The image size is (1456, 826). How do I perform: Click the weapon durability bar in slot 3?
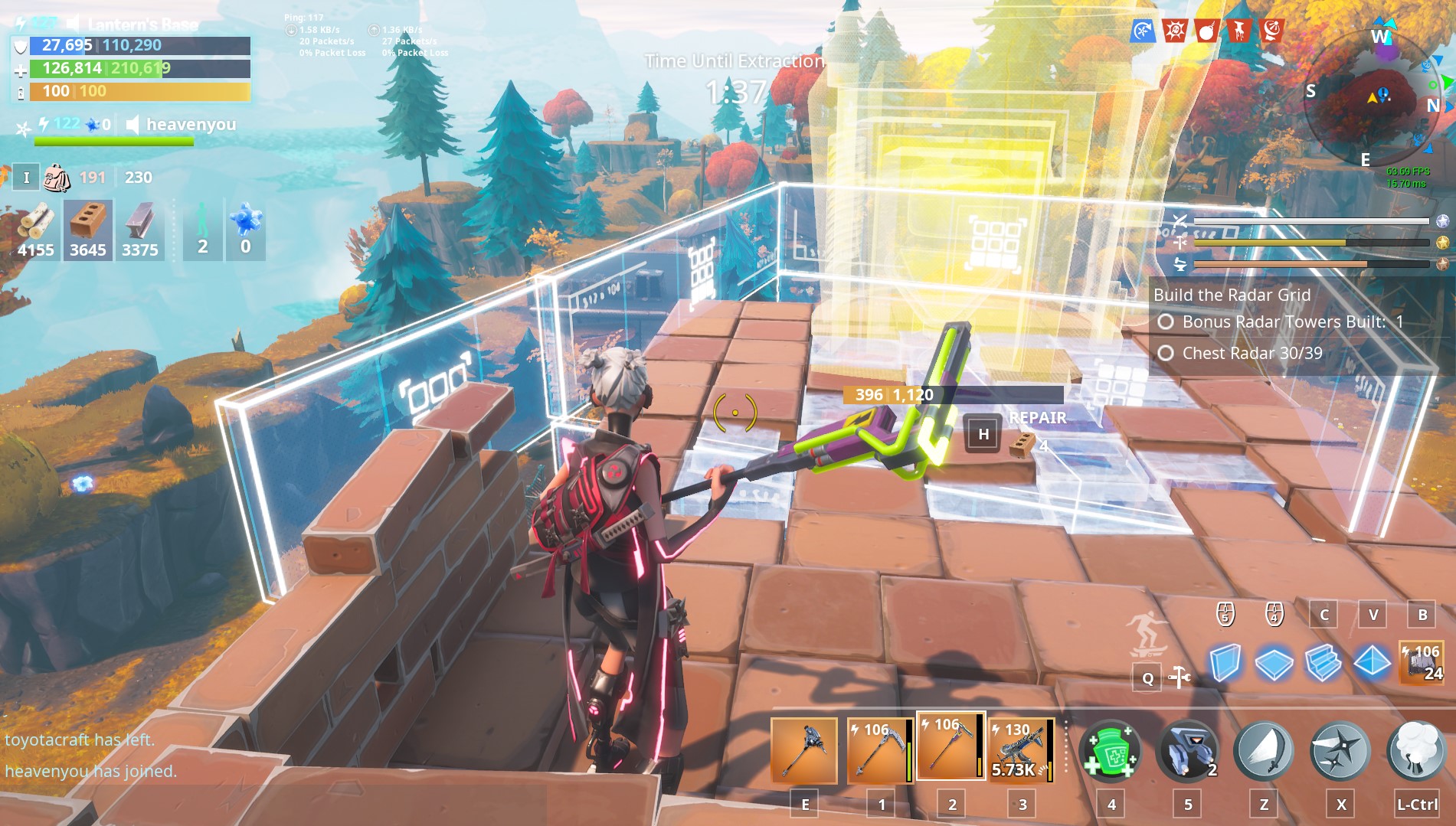point(1051,750)
